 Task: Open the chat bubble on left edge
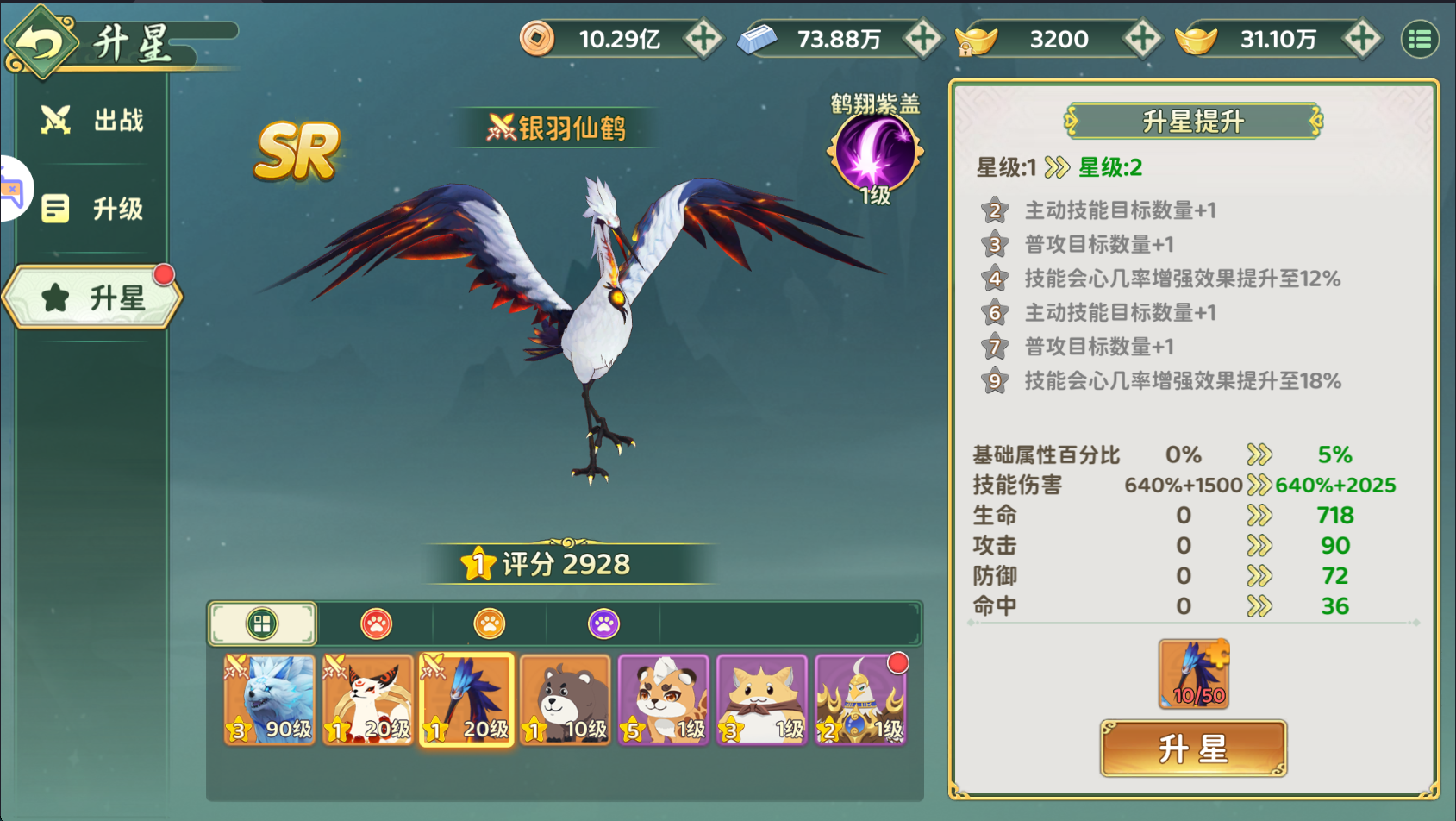click(12, 190)
